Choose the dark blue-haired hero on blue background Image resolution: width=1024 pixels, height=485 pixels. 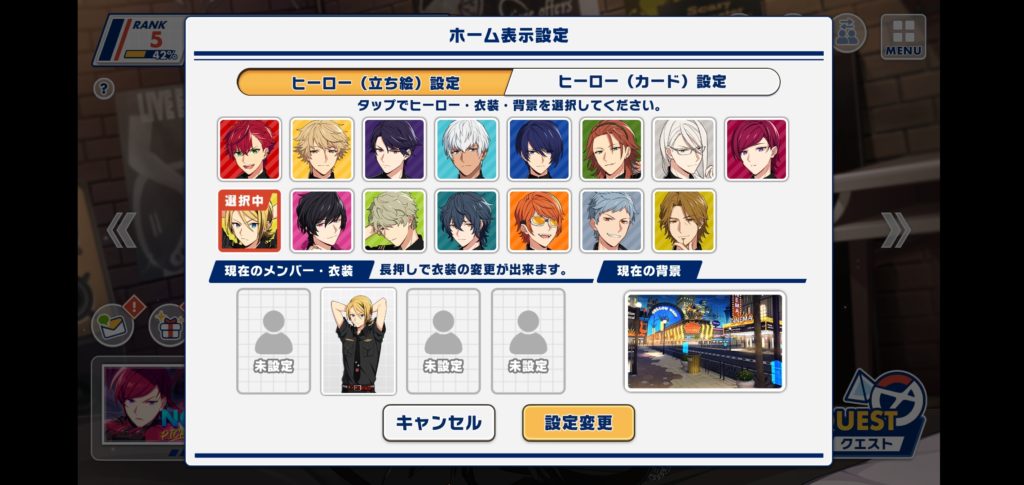pyautogui.click(x=539, y=149)
